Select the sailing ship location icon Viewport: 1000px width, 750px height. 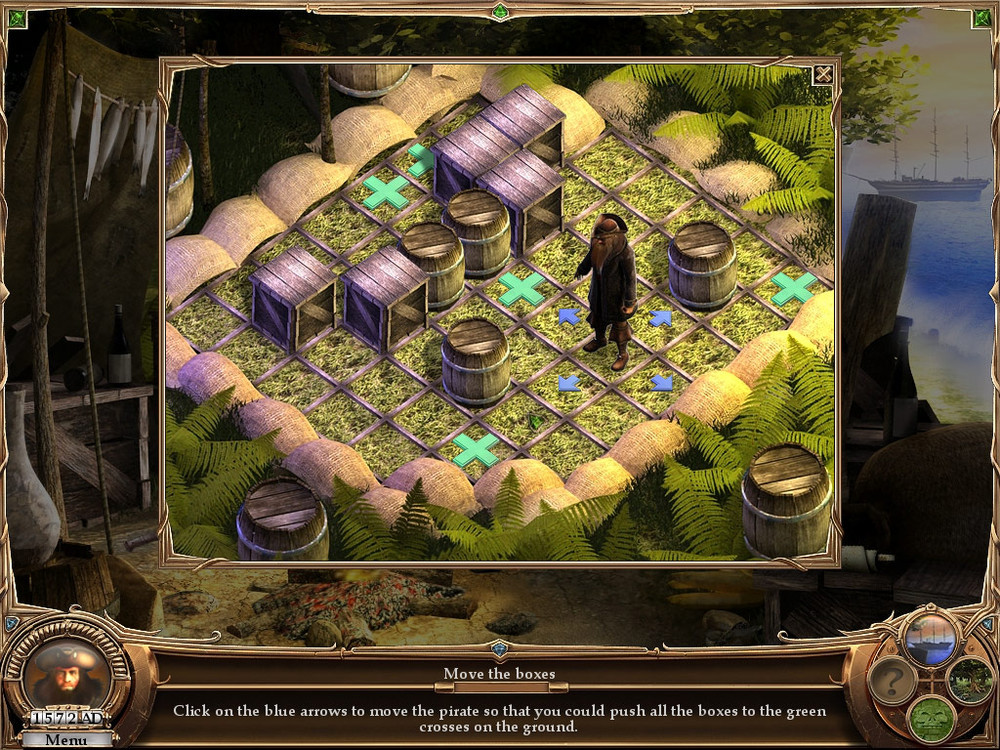click(930, 637)
